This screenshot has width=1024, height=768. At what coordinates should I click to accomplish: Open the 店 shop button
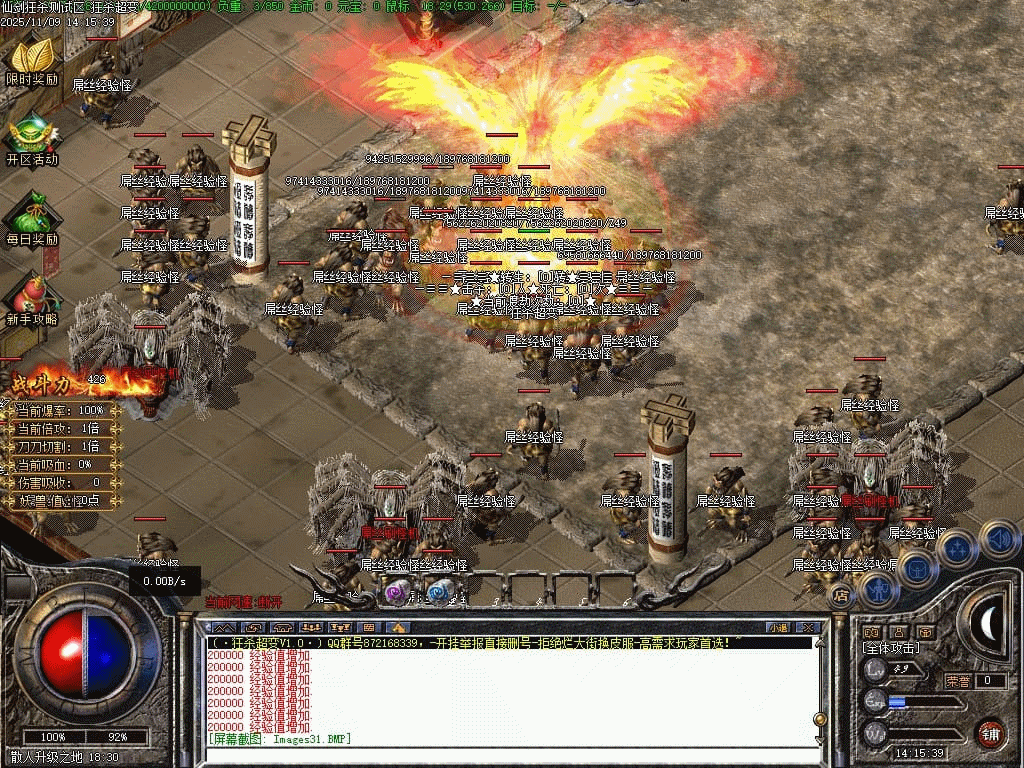[842, 595]
